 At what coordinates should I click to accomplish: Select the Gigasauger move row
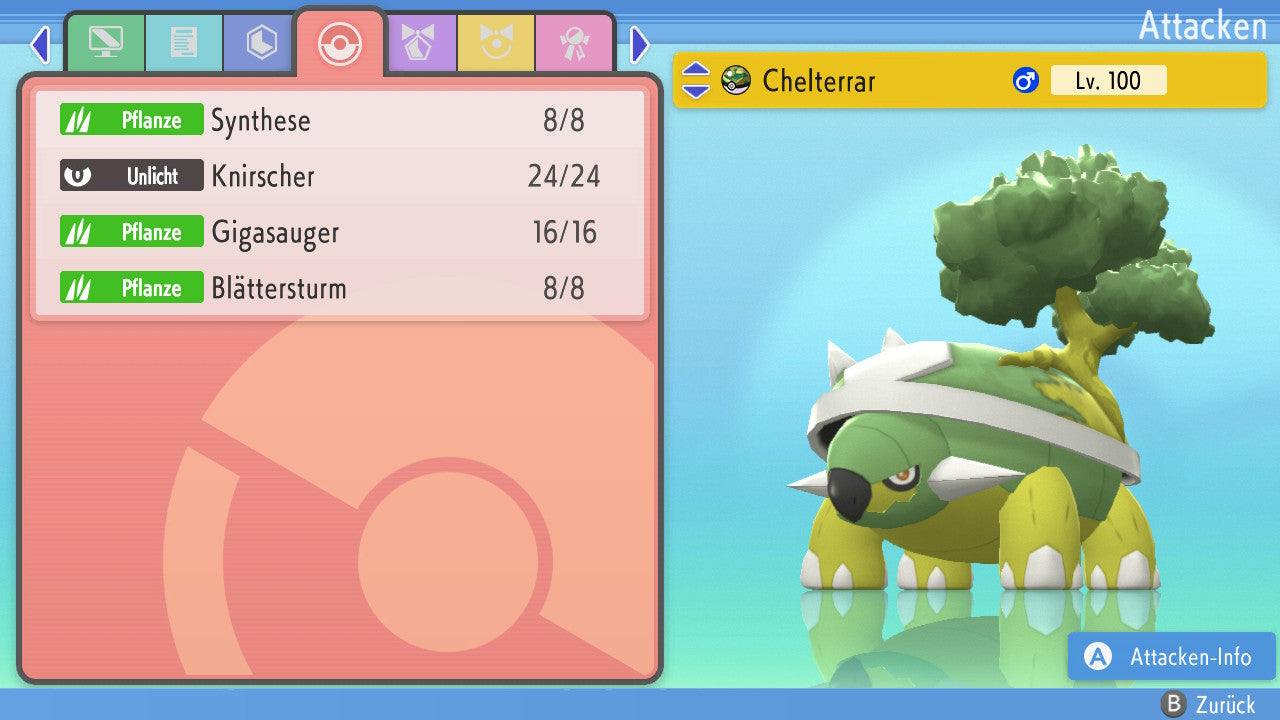[x=340, y=233]
